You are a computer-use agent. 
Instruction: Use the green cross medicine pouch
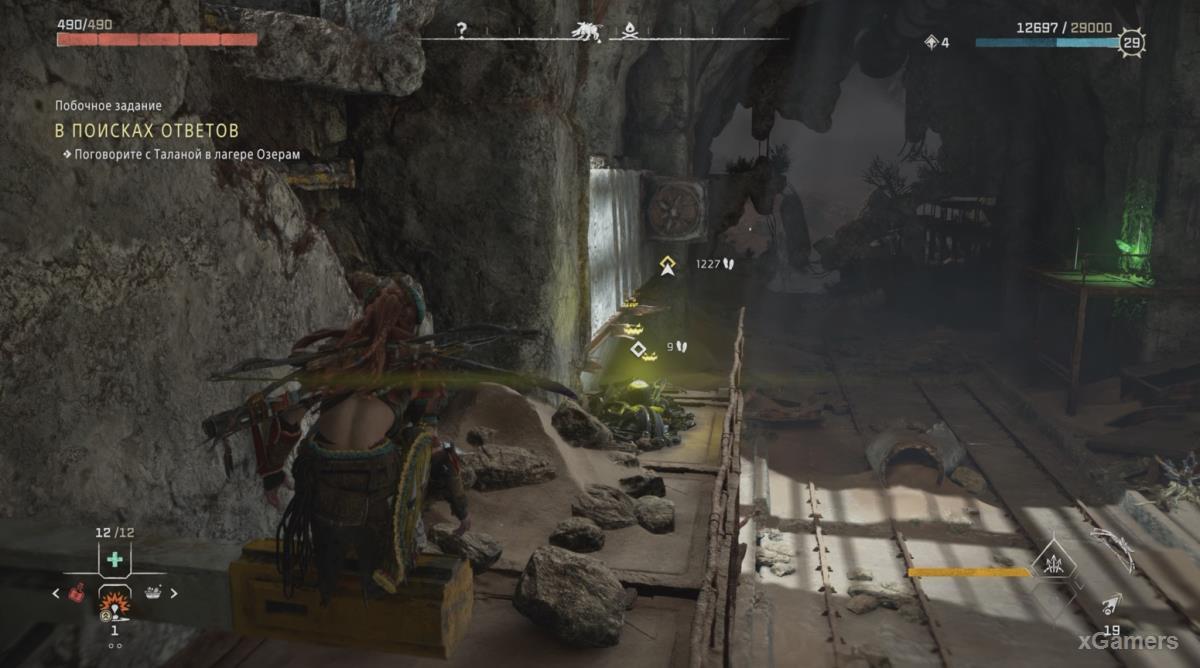tap(115, 560)
